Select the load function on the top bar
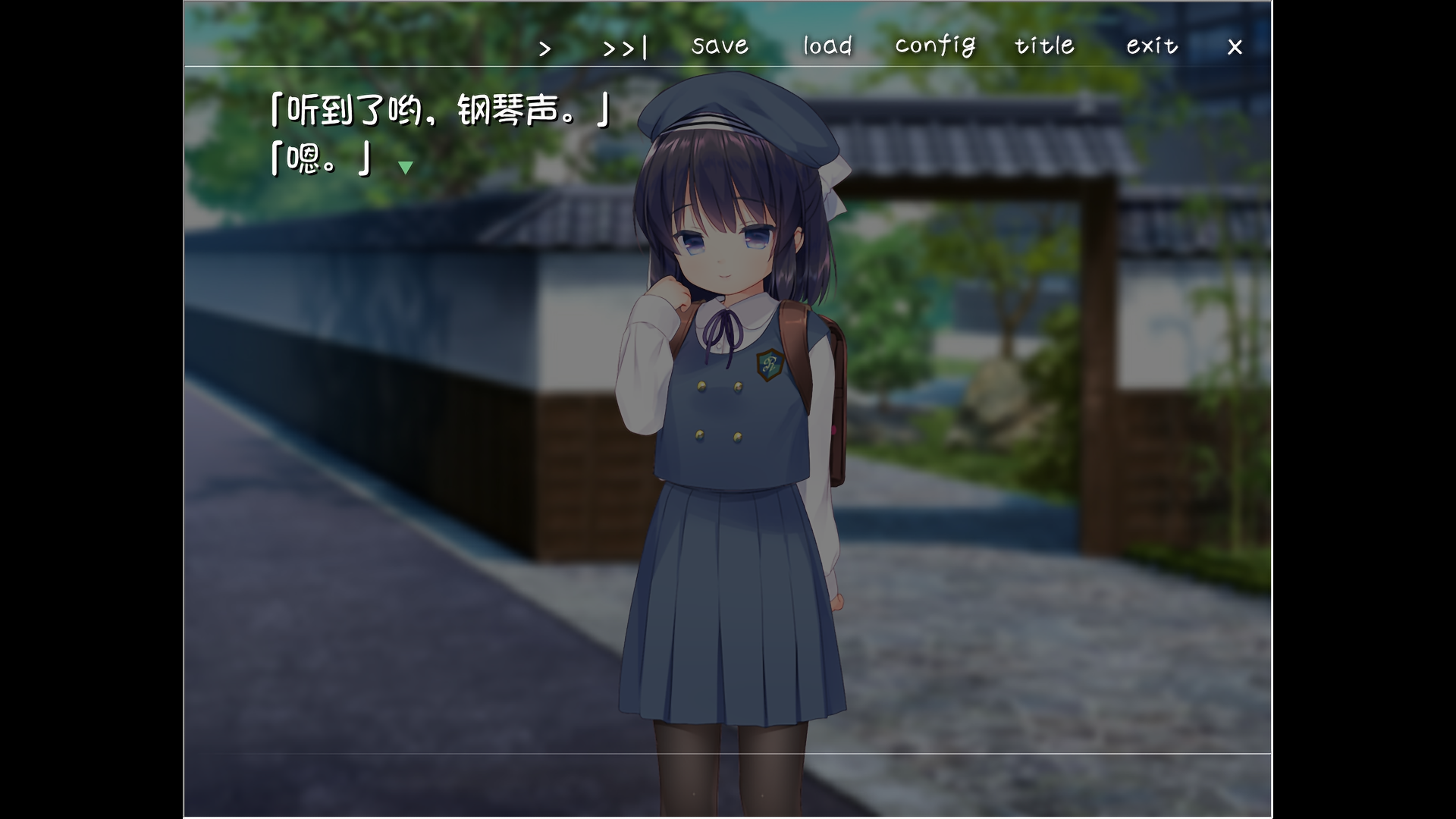This screenshot has width=1456, height=819. (827, 46)
